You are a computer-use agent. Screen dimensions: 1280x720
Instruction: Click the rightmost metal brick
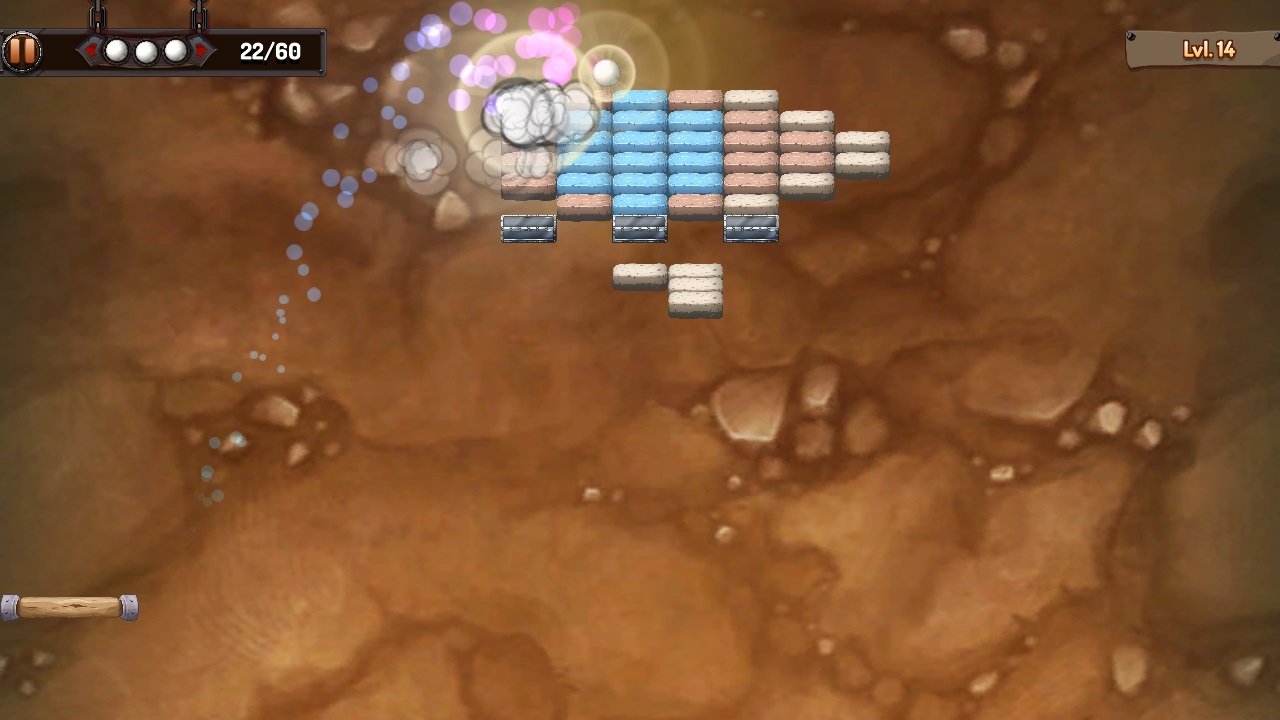point(753,227)
